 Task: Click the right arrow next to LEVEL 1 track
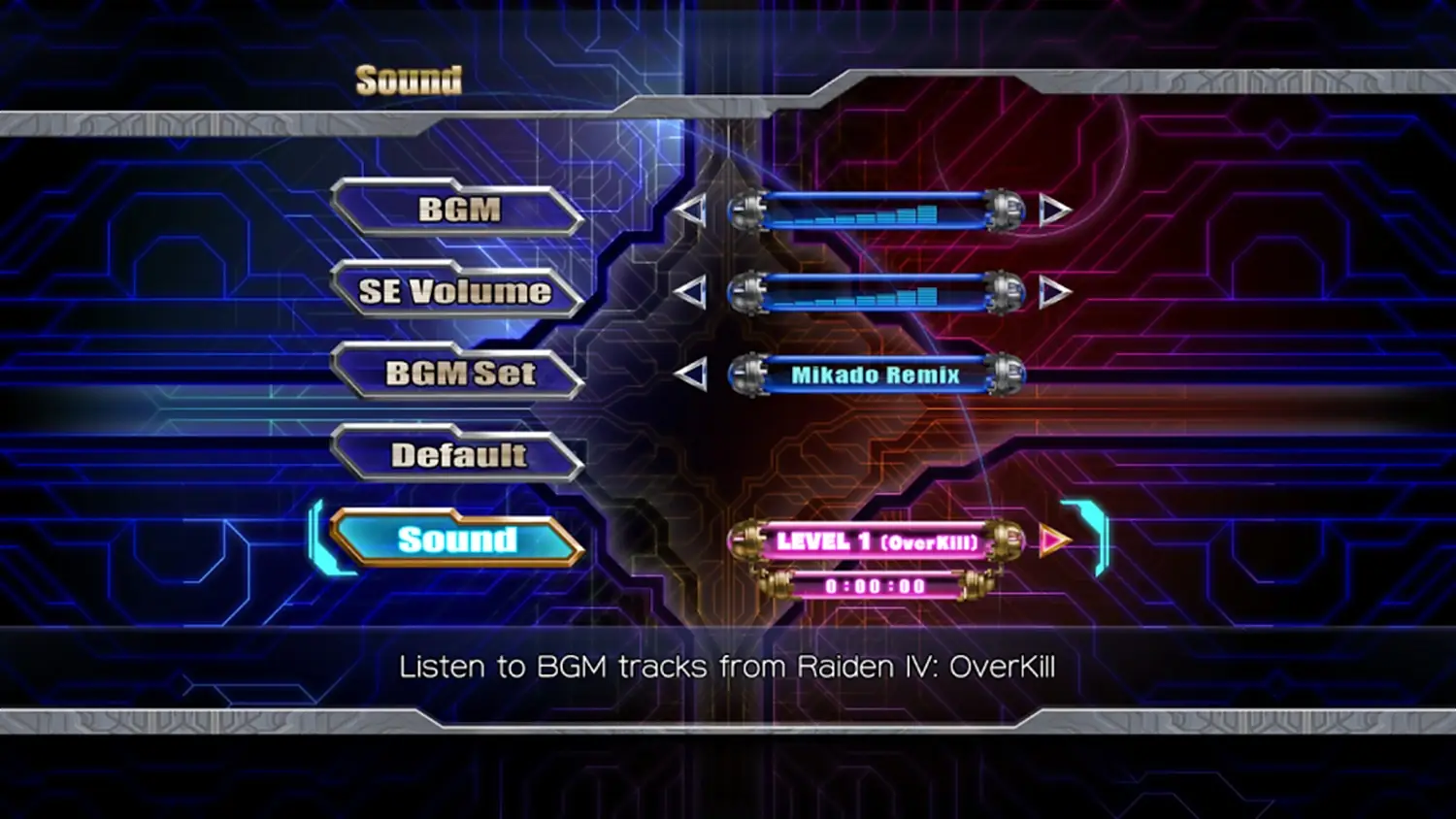tap(1053, 541)
